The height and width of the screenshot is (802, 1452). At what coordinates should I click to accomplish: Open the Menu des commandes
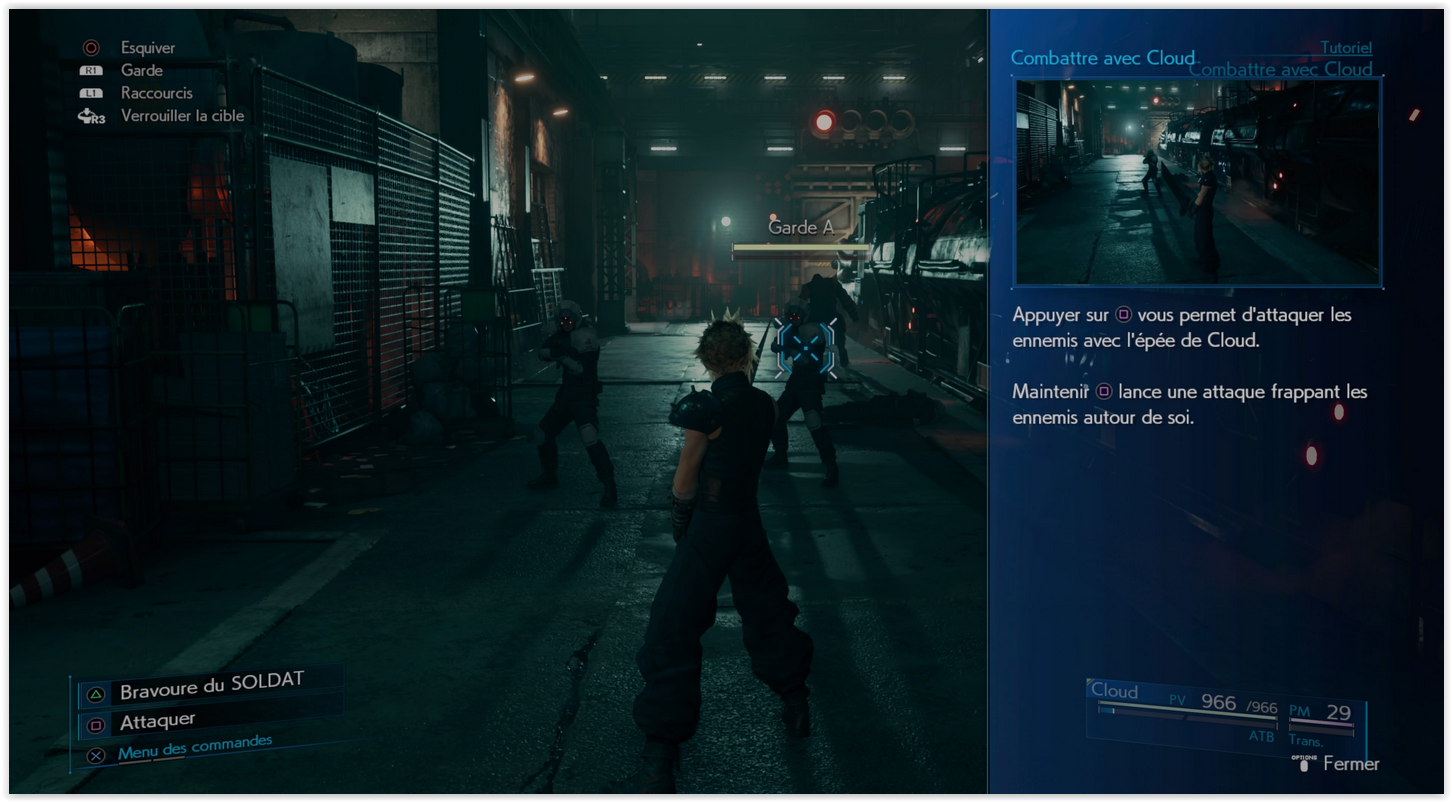click(x=194, y=747)
